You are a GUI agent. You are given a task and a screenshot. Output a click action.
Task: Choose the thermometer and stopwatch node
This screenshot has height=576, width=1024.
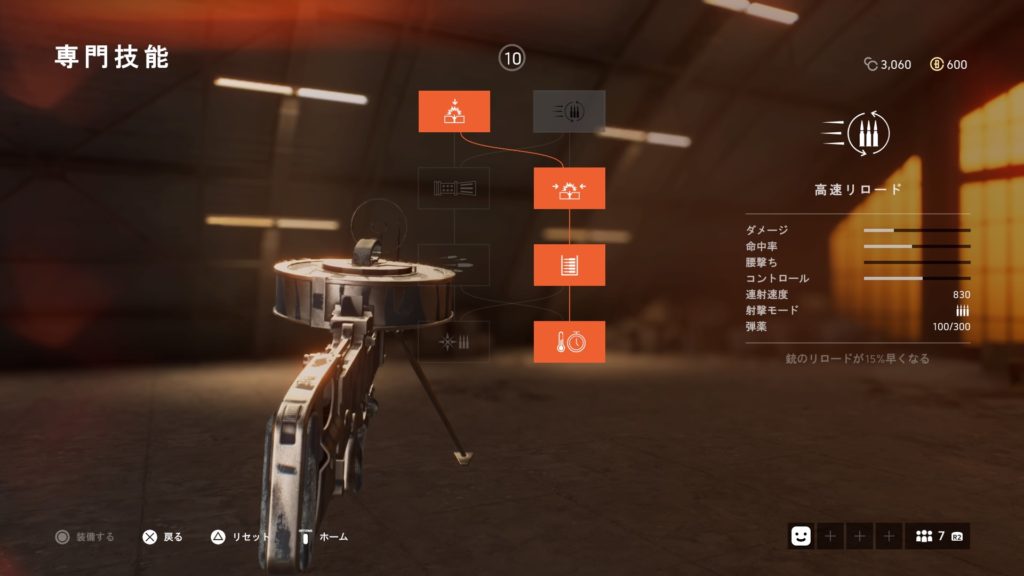point(569,342)
